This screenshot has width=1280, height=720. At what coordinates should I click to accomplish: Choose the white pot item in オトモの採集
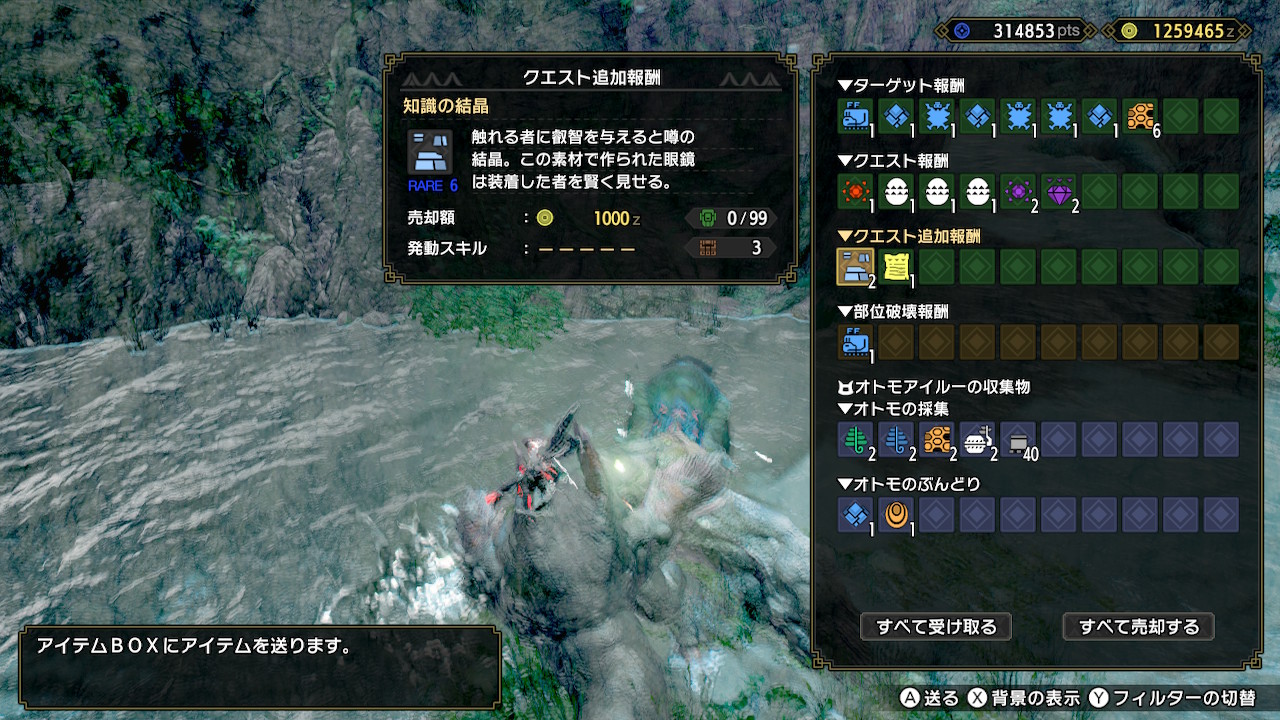[977, 439]
